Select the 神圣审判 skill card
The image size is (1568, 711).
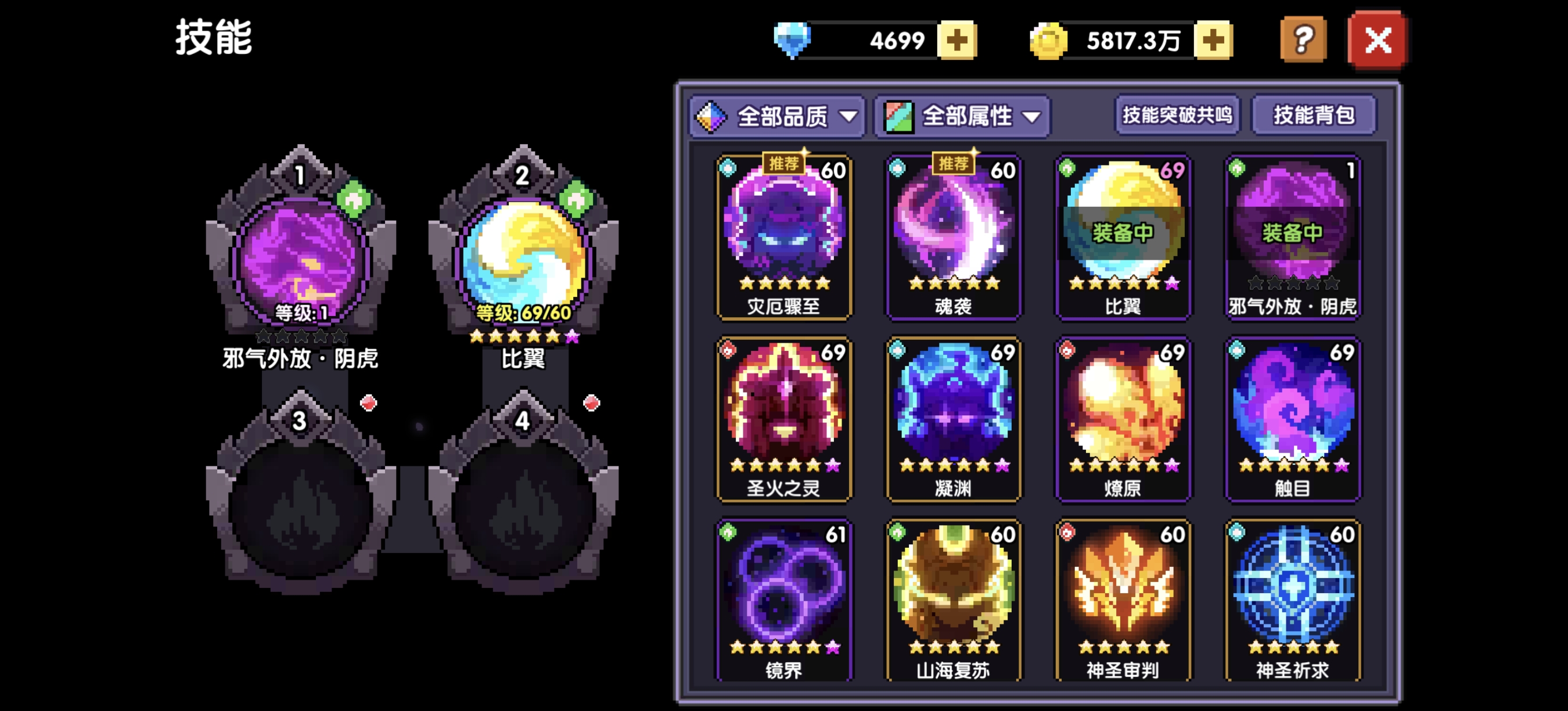1123,599
